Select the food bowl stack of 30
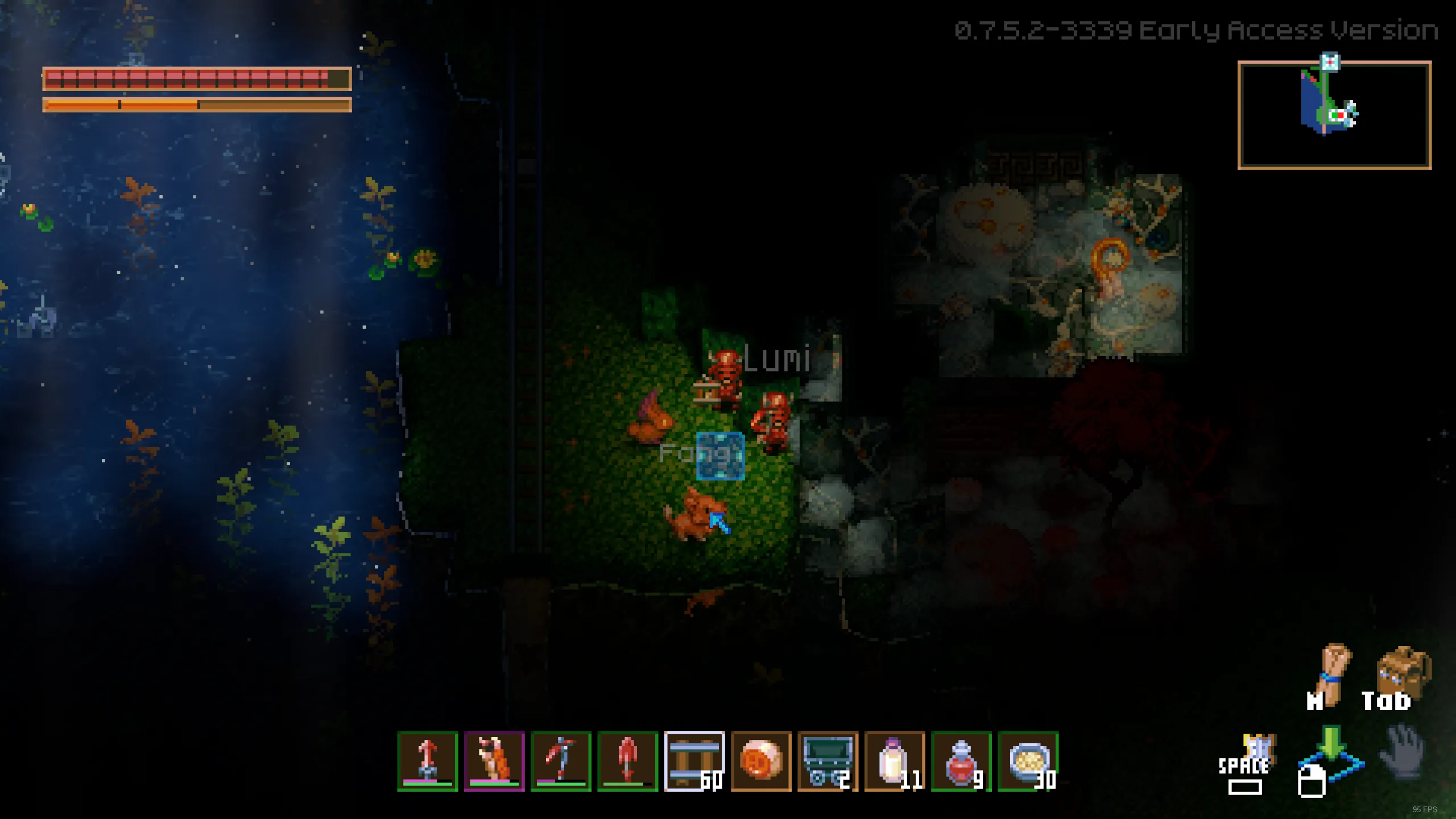Screen dimensions: 1456x819 point(1028,761)
